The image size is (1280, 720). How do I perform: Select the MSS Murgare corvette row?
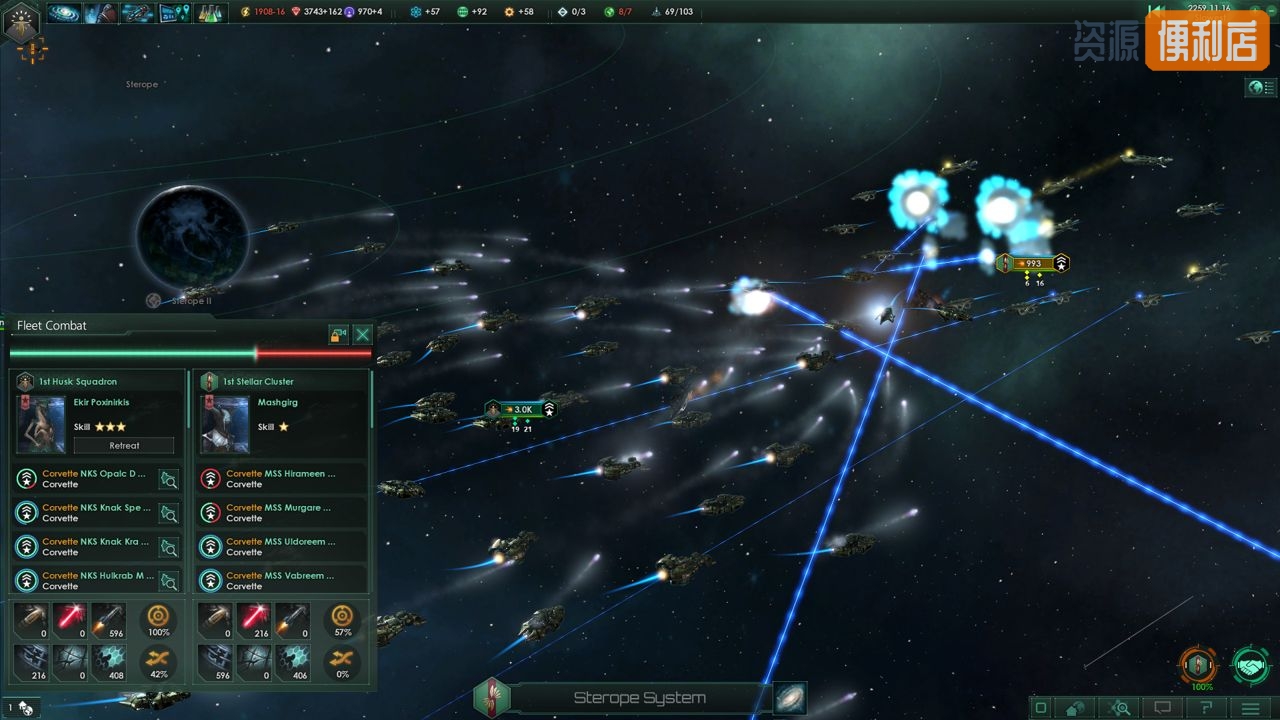(x=280, y=513)
